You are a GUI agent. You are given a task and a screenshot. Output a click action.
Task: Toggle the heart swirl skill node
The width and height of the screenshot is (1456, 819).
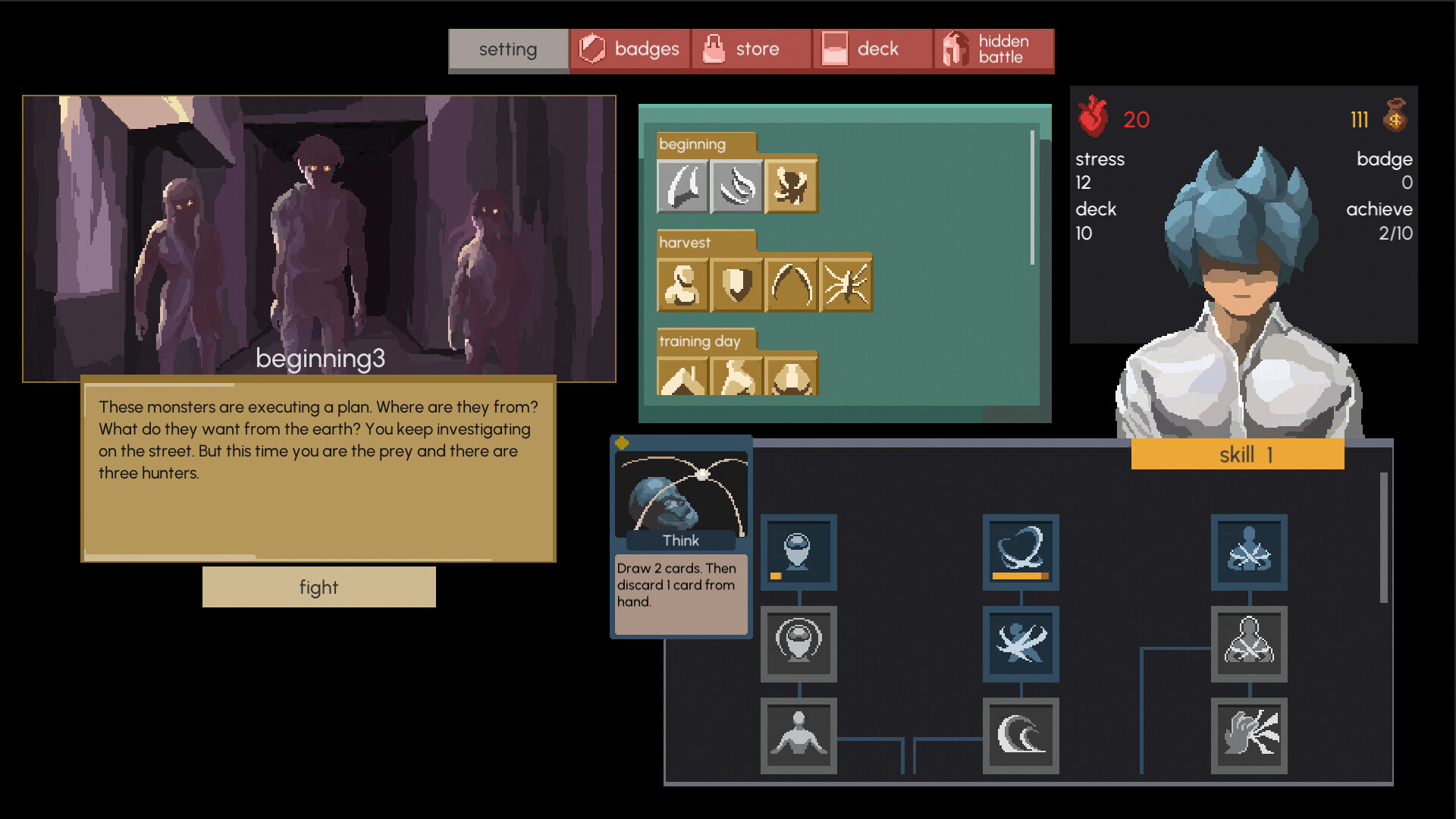tap(1021, 553)
